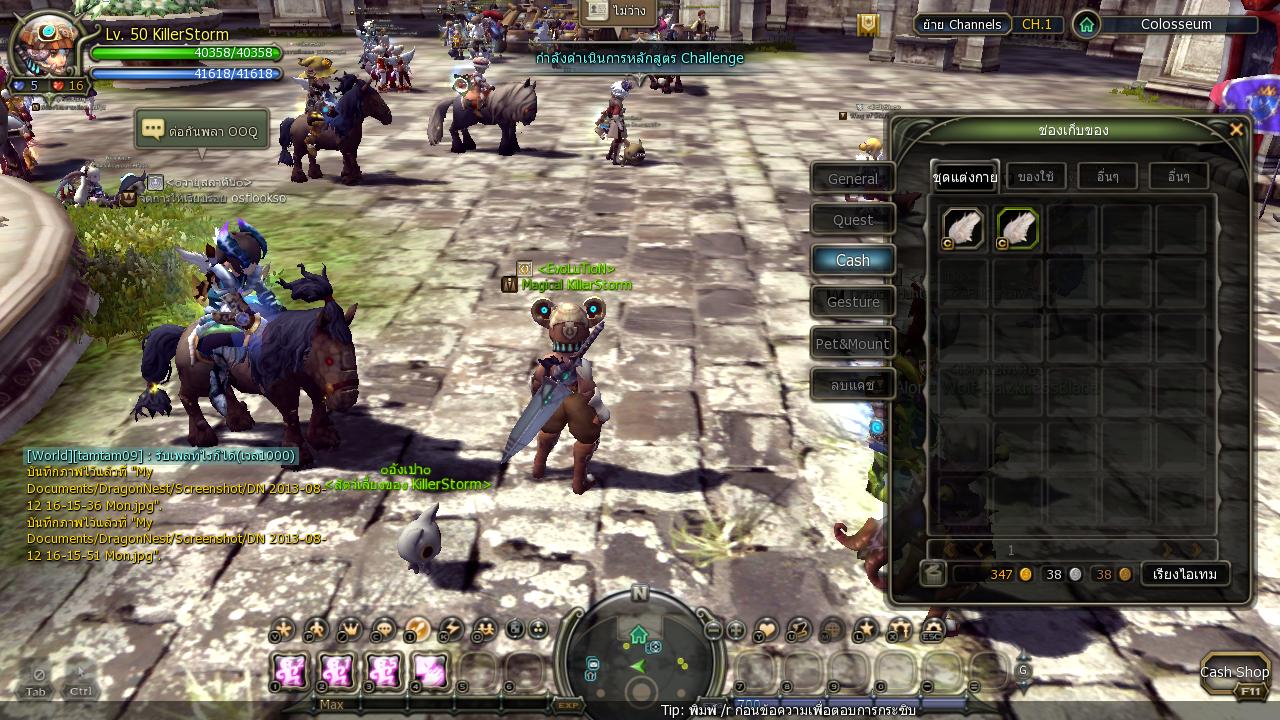Screen dimensions: 1280x720
Task: Switch to the ชุดแต่งกาย tab
Action: click(964, 177)
